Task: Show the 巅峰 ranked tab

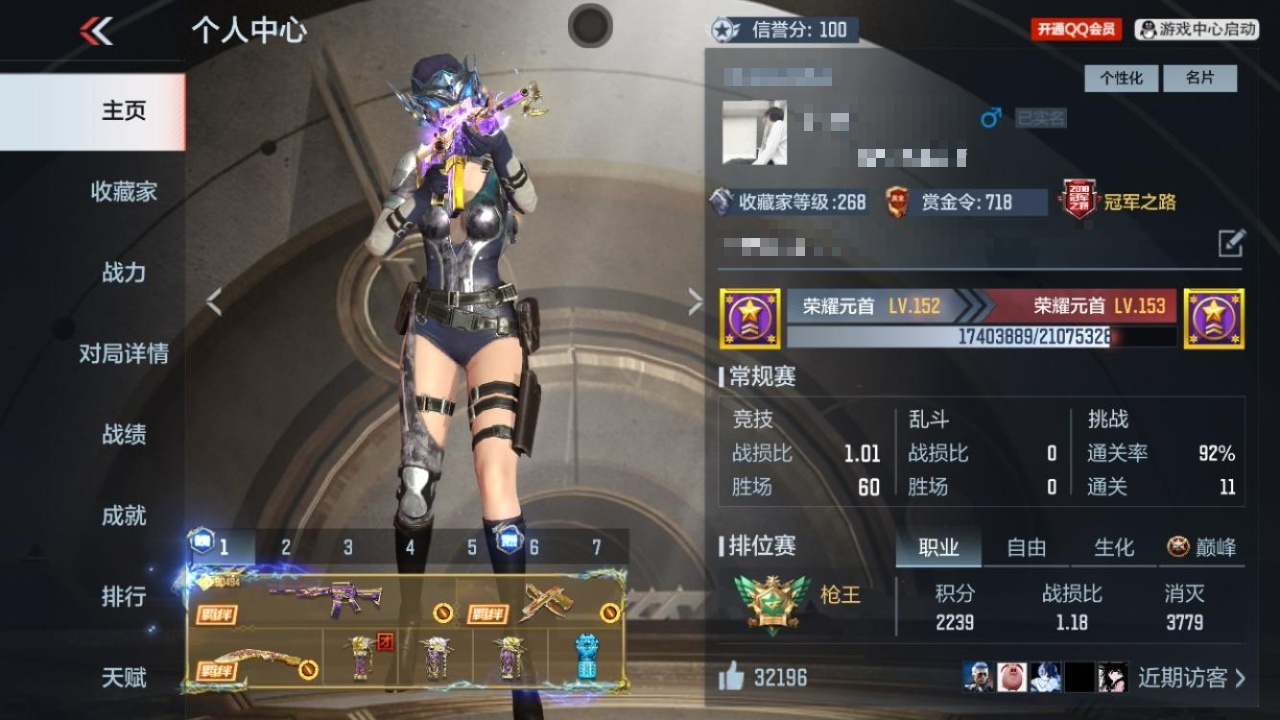Action: (x=1202, y=547)
